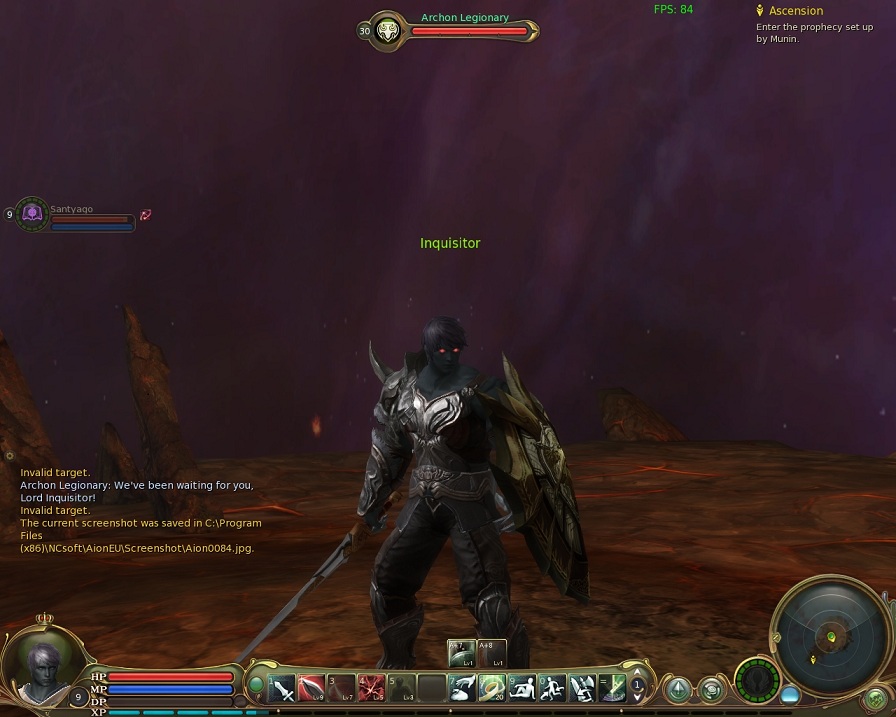Click the small blue orb beside the minimap
The height and width of the screenshot is (717, 896).
[x=790, y=693]
